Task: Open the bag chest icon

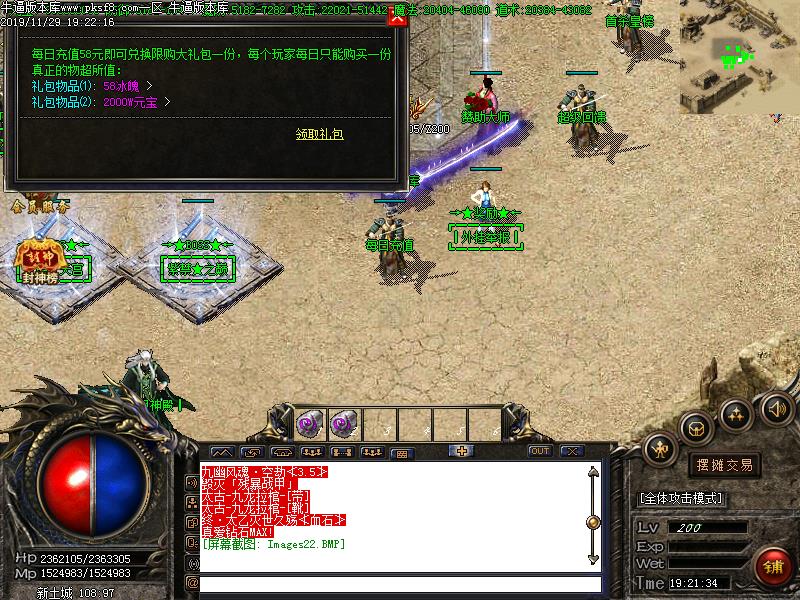Action: tap(697, 428)
